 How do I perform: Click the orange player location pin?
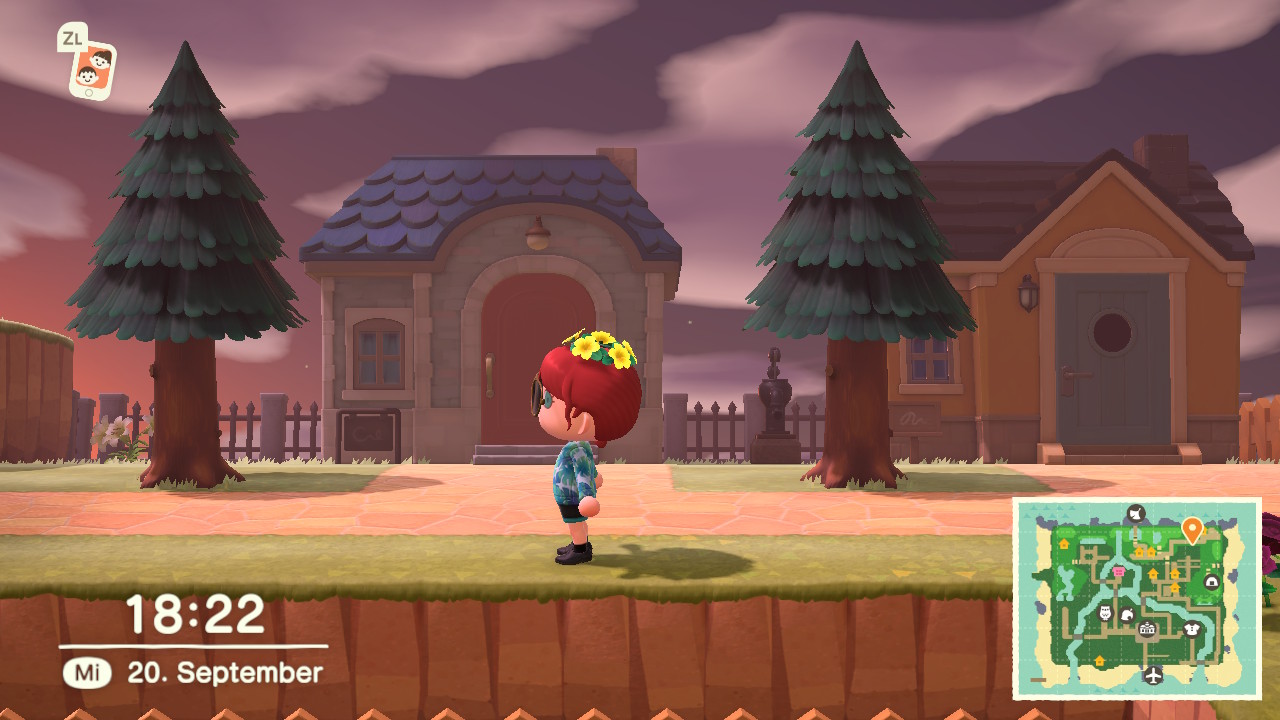1191,528
